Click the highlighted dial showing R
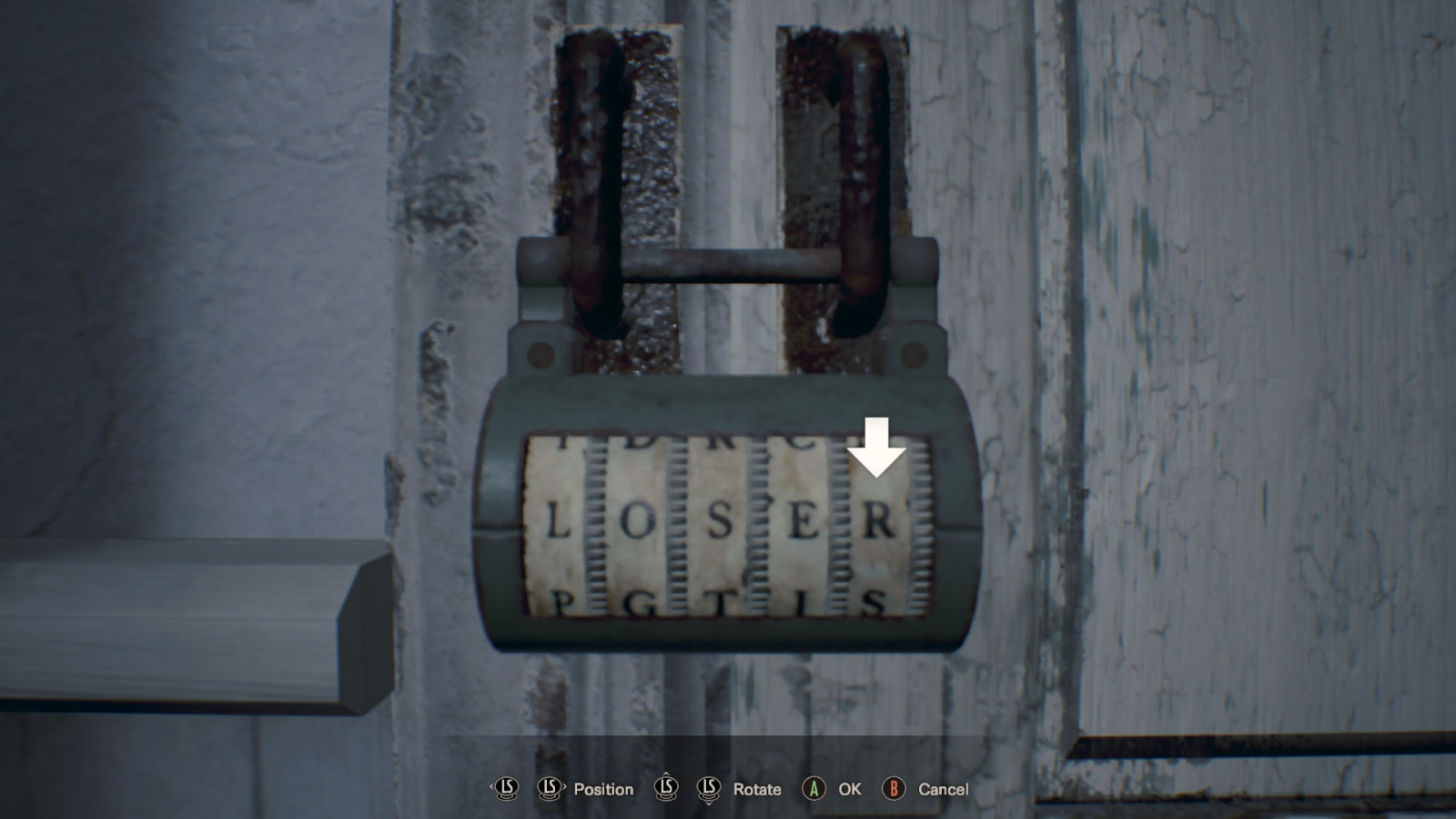1456x819 pixels. pyautogui.click(x=878, y=522)
